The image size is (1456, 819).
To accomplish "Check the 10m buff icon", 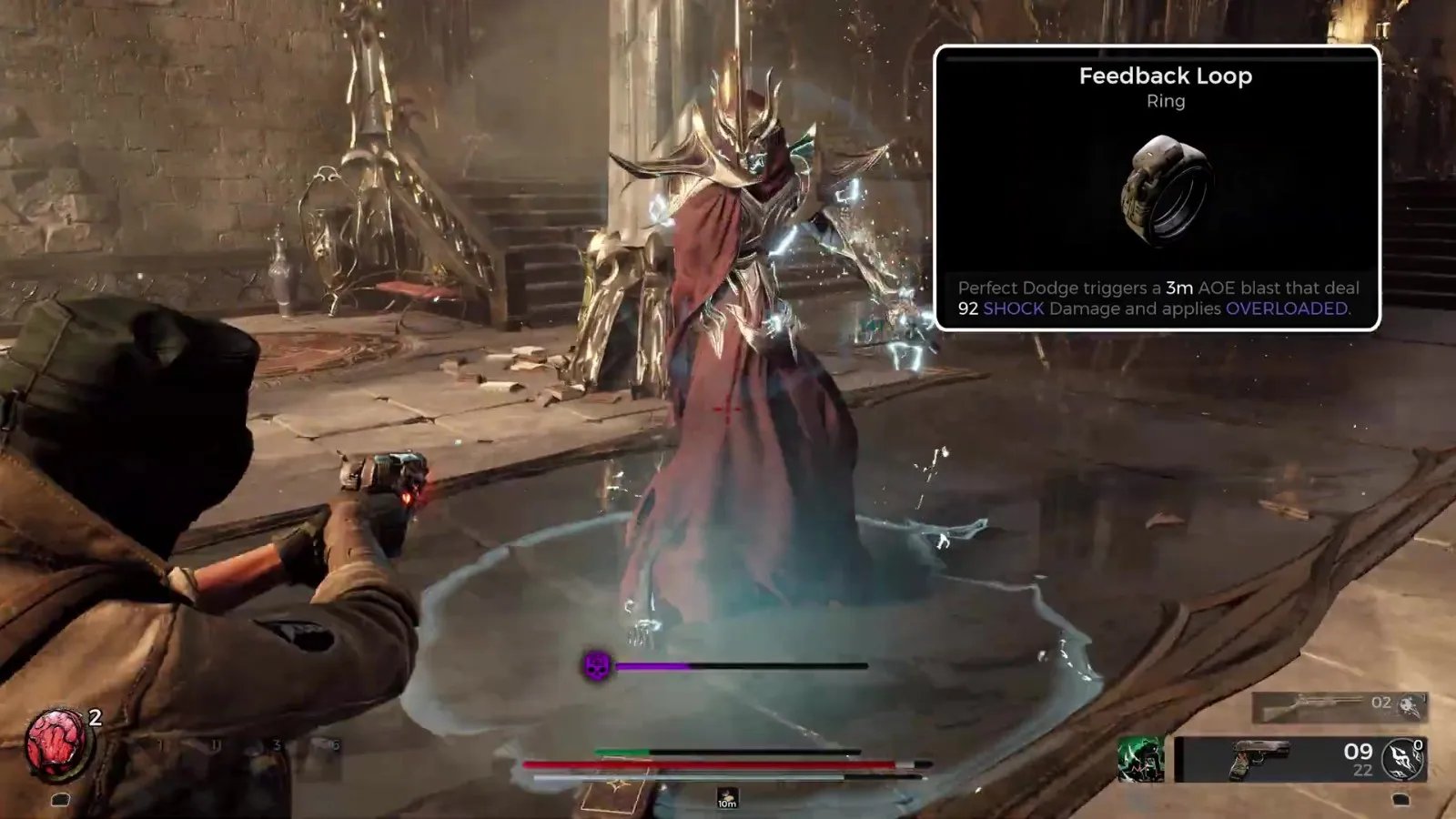I will (726, 798).
